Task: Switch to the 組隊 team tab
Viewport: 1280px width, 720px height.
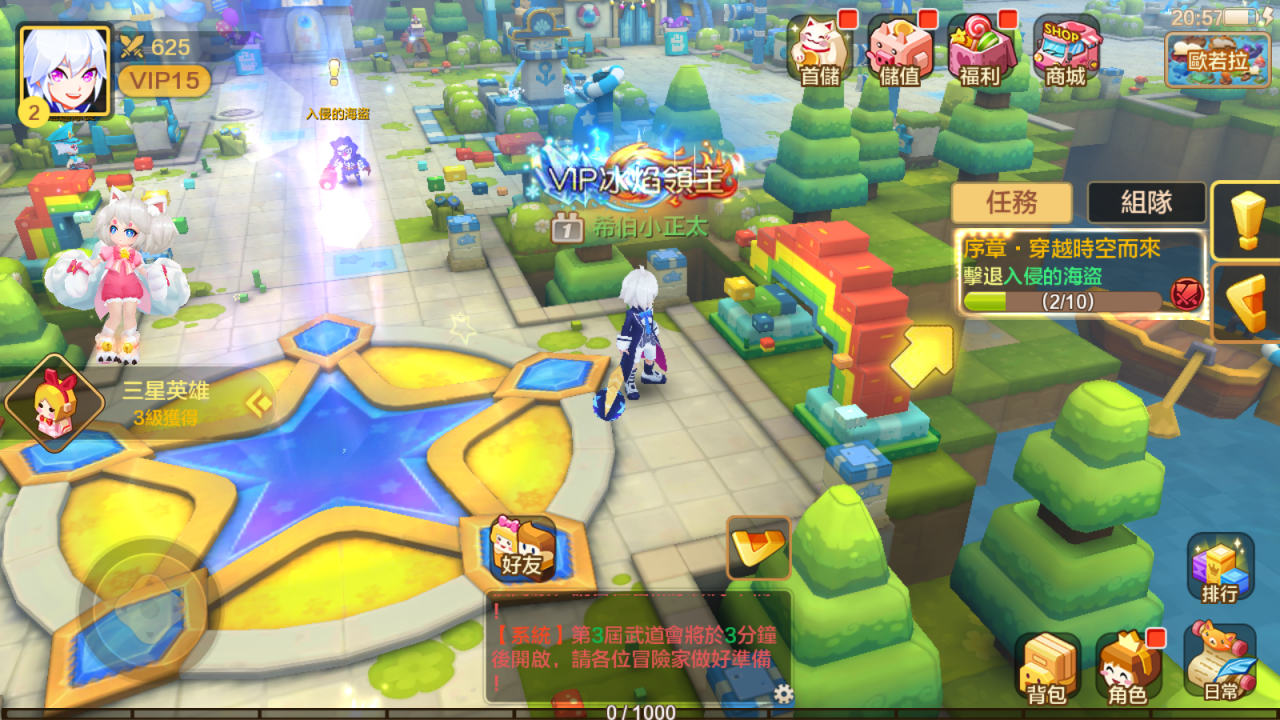Action: click(x=1146, y=202)
